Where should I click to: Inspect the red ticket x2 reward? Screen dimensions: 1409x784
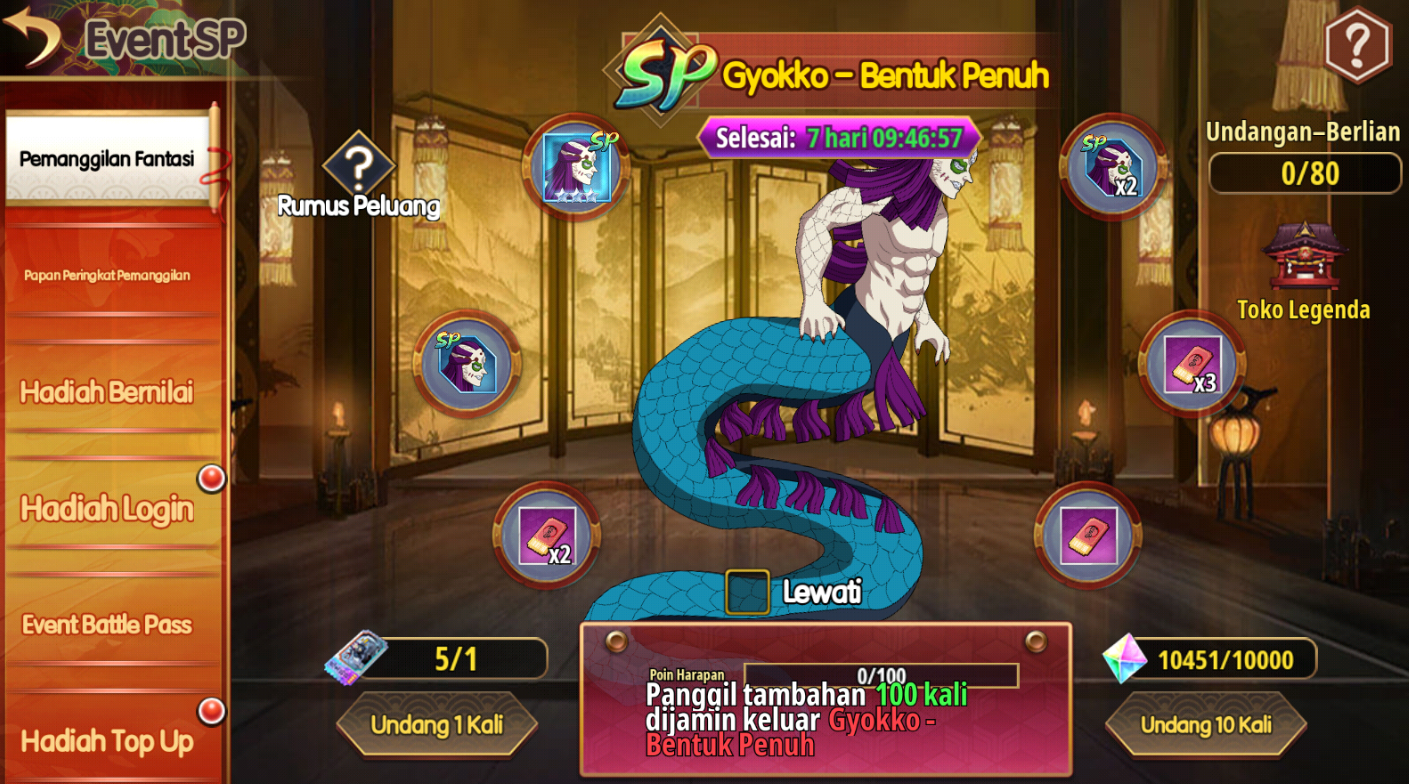(546, 535)
